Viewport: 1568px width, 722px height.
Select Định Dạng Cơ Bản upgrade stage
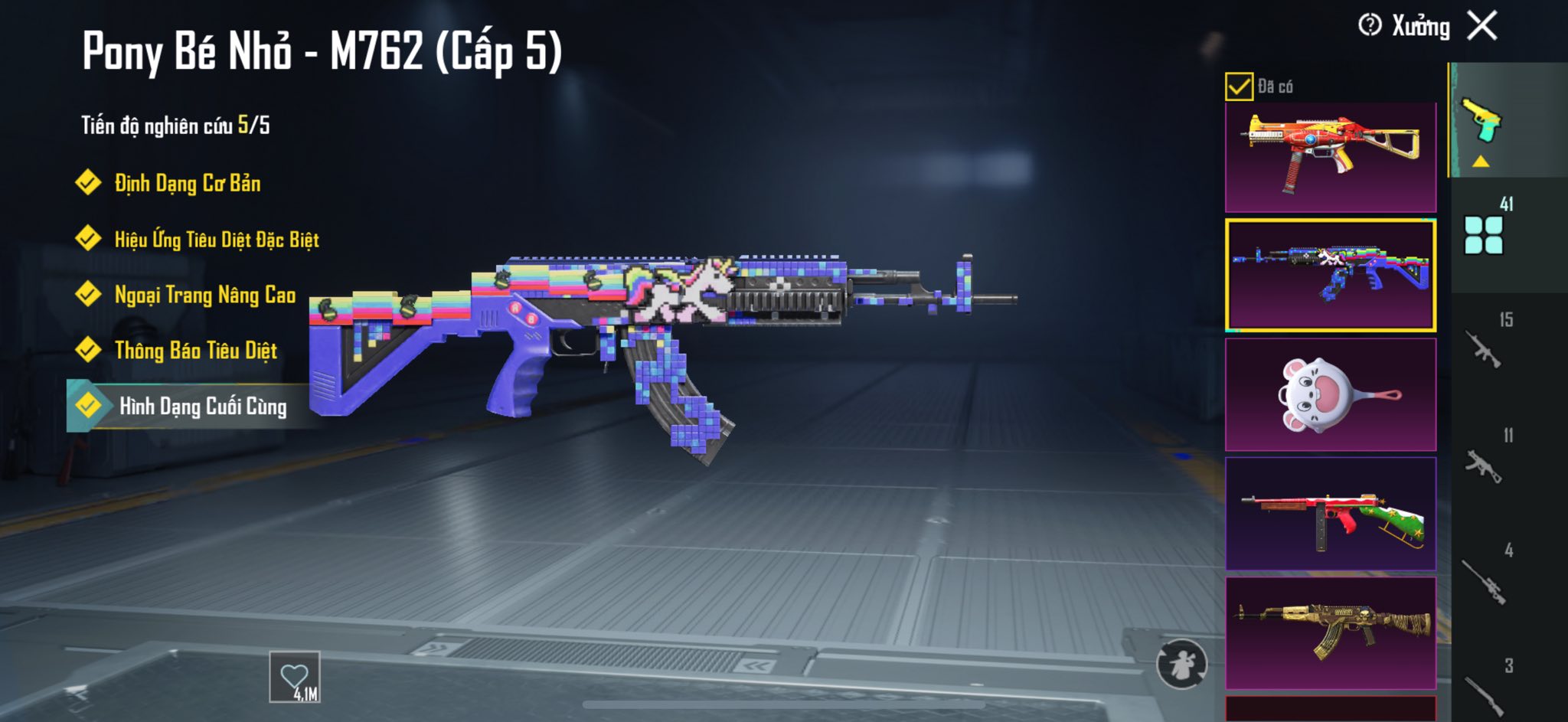pyautogui.click(x=187, y=183)
